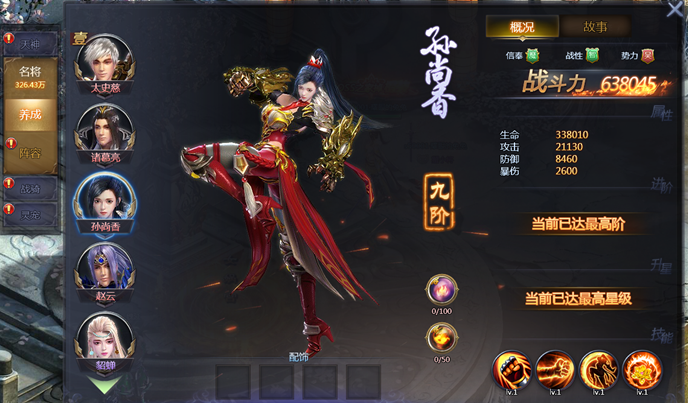Pick hero 赵云 portrait
The width and height of the screenshot is (688, 403).
[105, 269]
